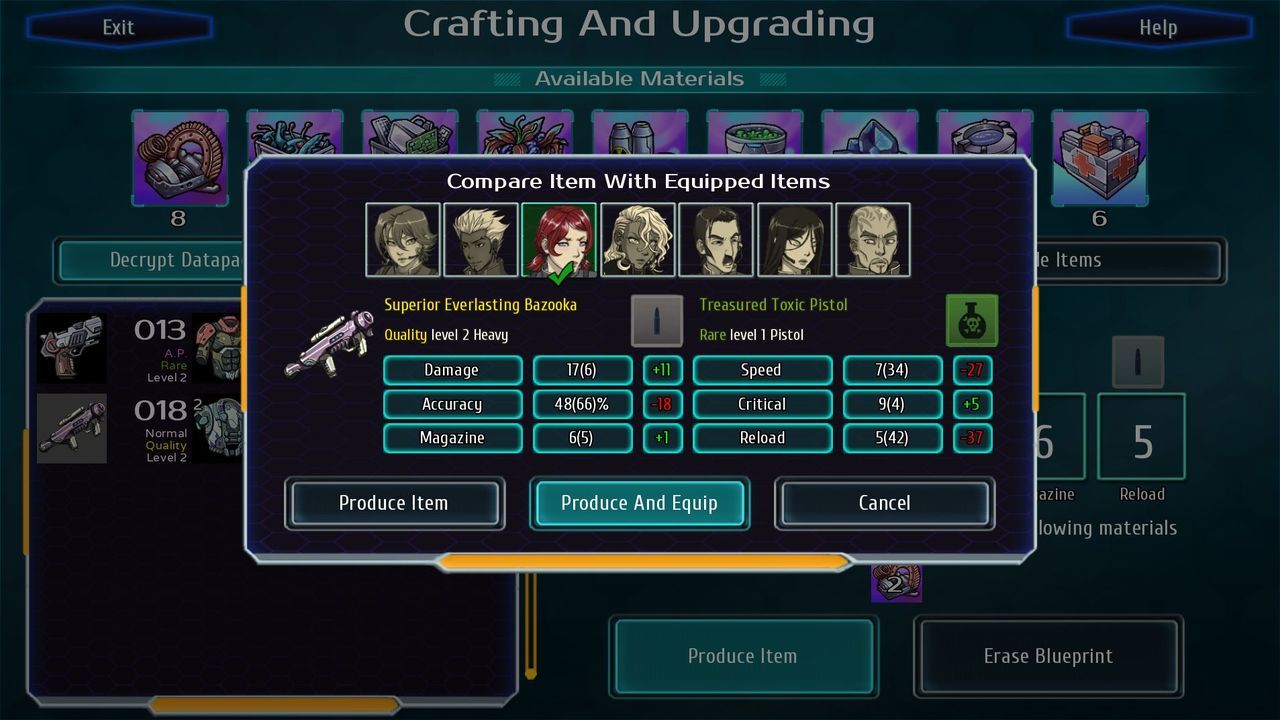Click Erase Blueprint
The image size is (1280, 720).
coord(1048,656)
